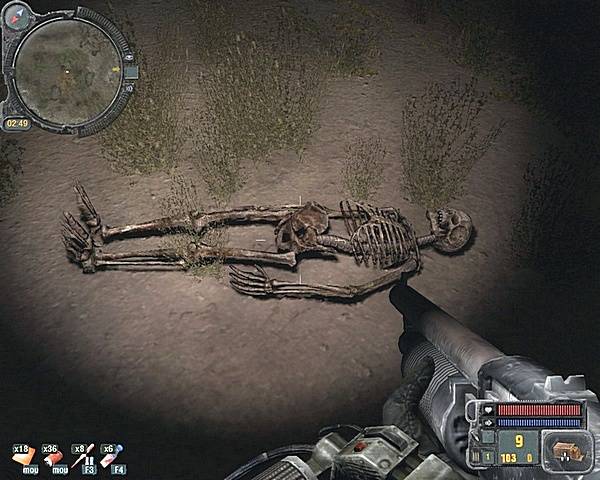The image size is (600, 480).
Task: Click the compass in the minimap corner
Action: [x=19, y=19]
